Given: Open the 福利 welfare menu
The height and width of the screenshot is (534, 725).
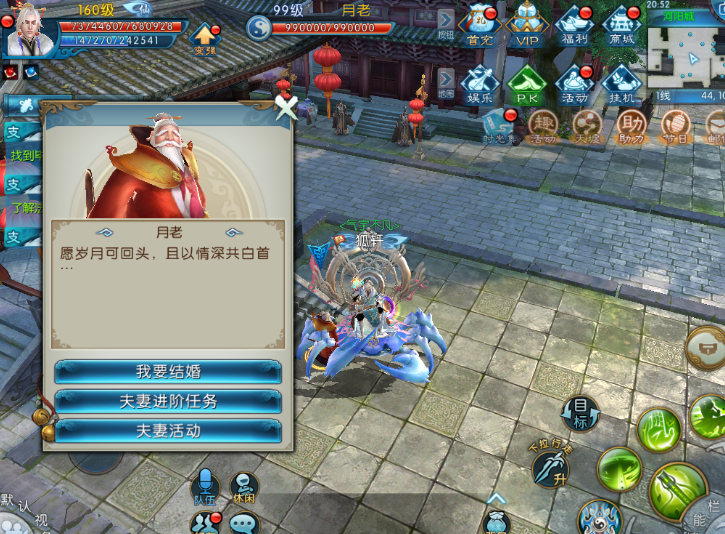Looking at the screenshot, I should point(576,25).
